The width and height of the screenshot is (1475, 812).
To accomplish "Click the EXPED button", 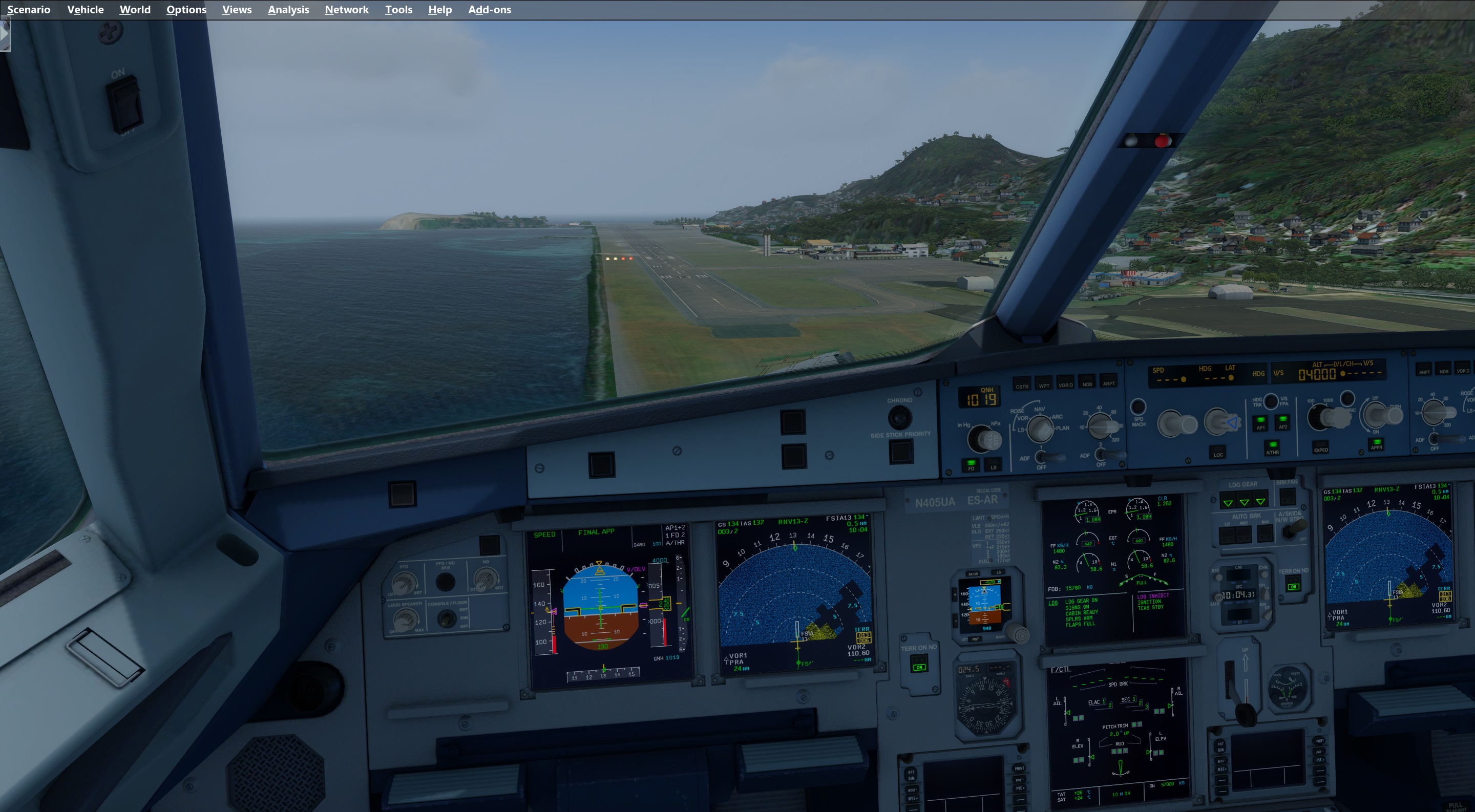I will [1320, 447].
